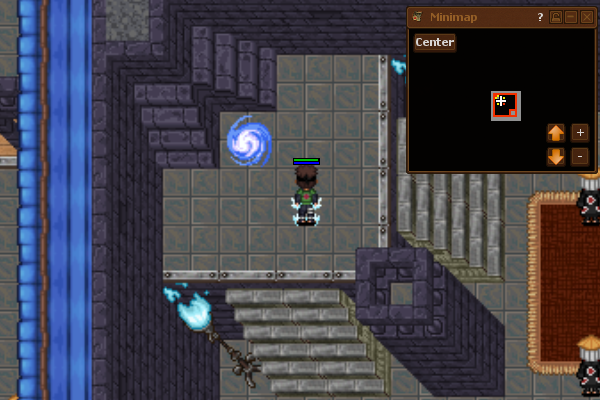Select the red-bordered room on the minimap
The width and height of the screenshot is (600, 400).
505,105
